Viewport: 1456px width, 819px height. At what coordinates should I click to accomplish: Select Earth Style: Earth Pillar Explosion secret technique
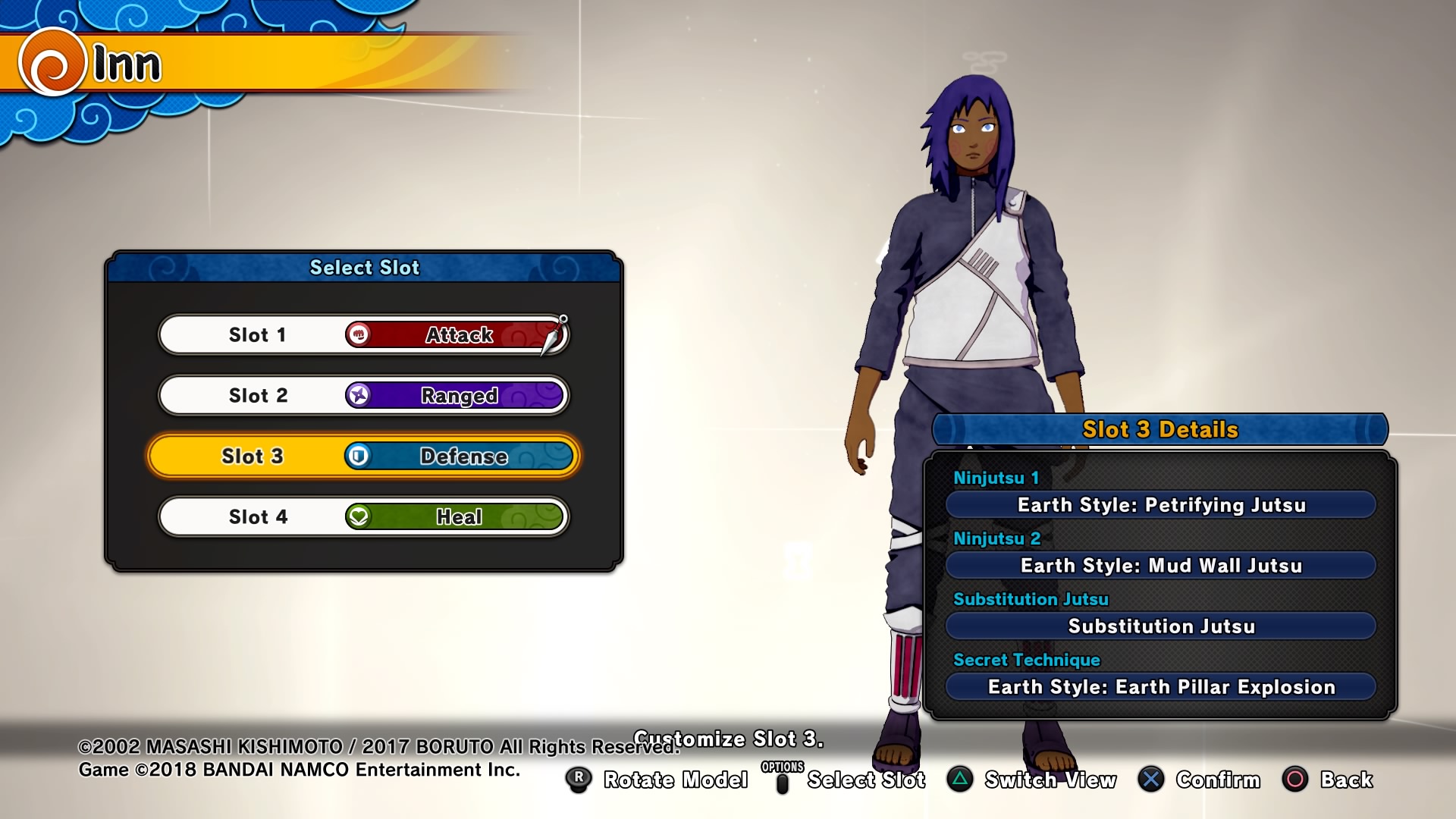coord(1160,687)
